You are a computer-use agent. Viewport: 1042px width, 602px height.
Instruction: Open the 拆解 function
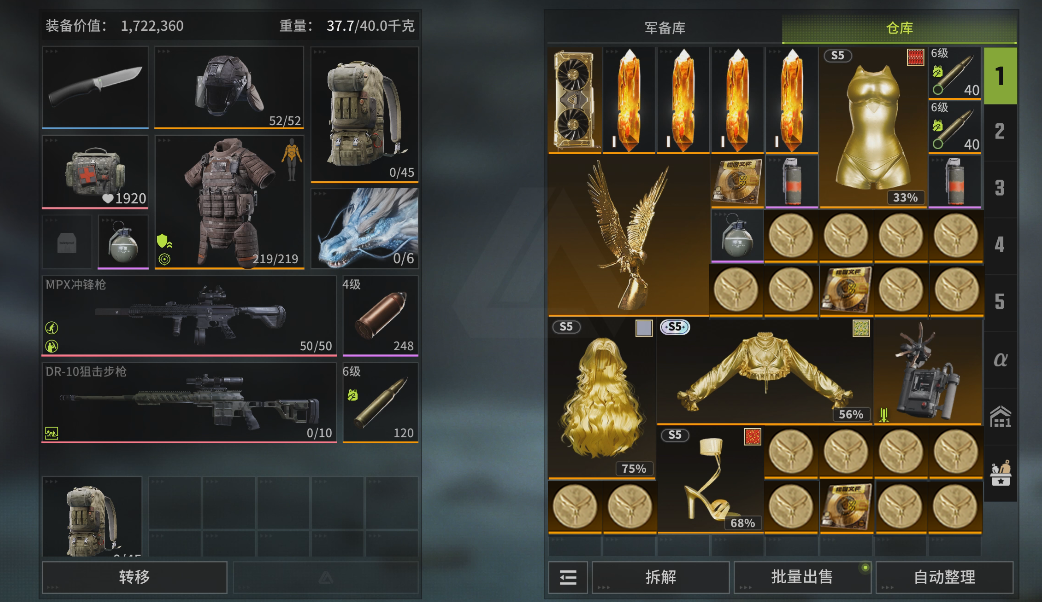[x=660, y=577]
